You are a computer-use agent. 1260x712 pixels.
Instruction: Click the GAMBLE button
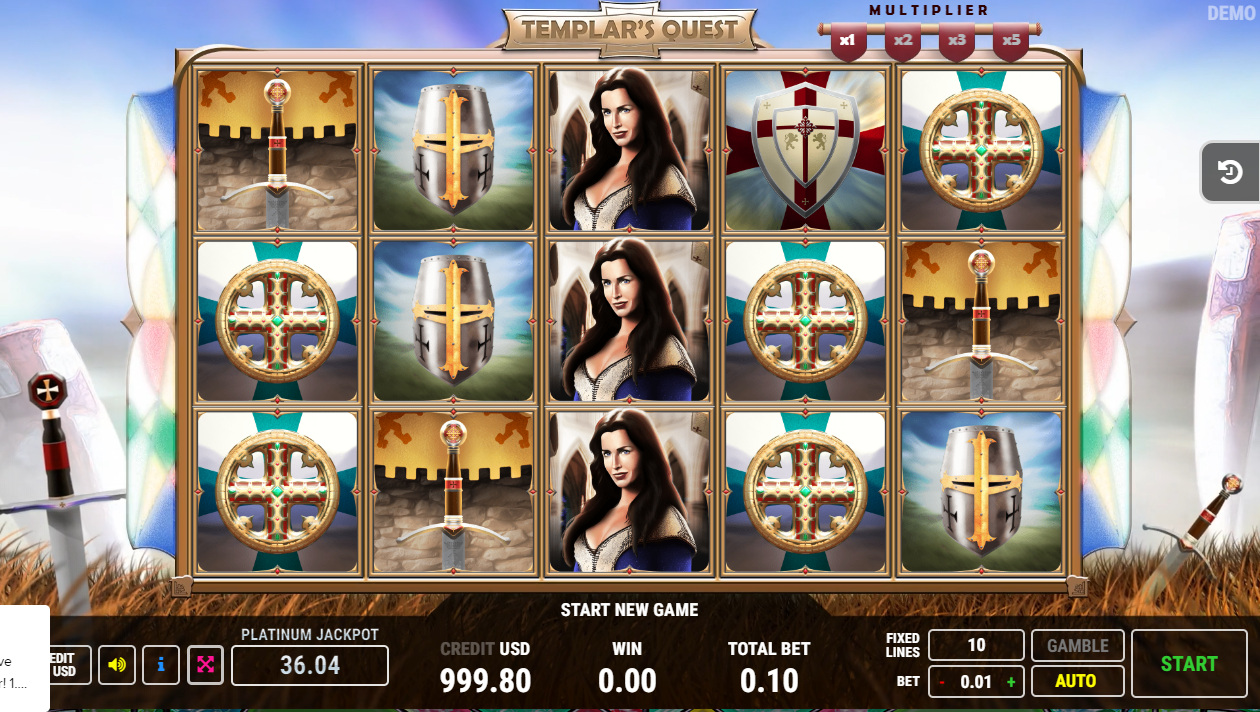pos(1077,646)
